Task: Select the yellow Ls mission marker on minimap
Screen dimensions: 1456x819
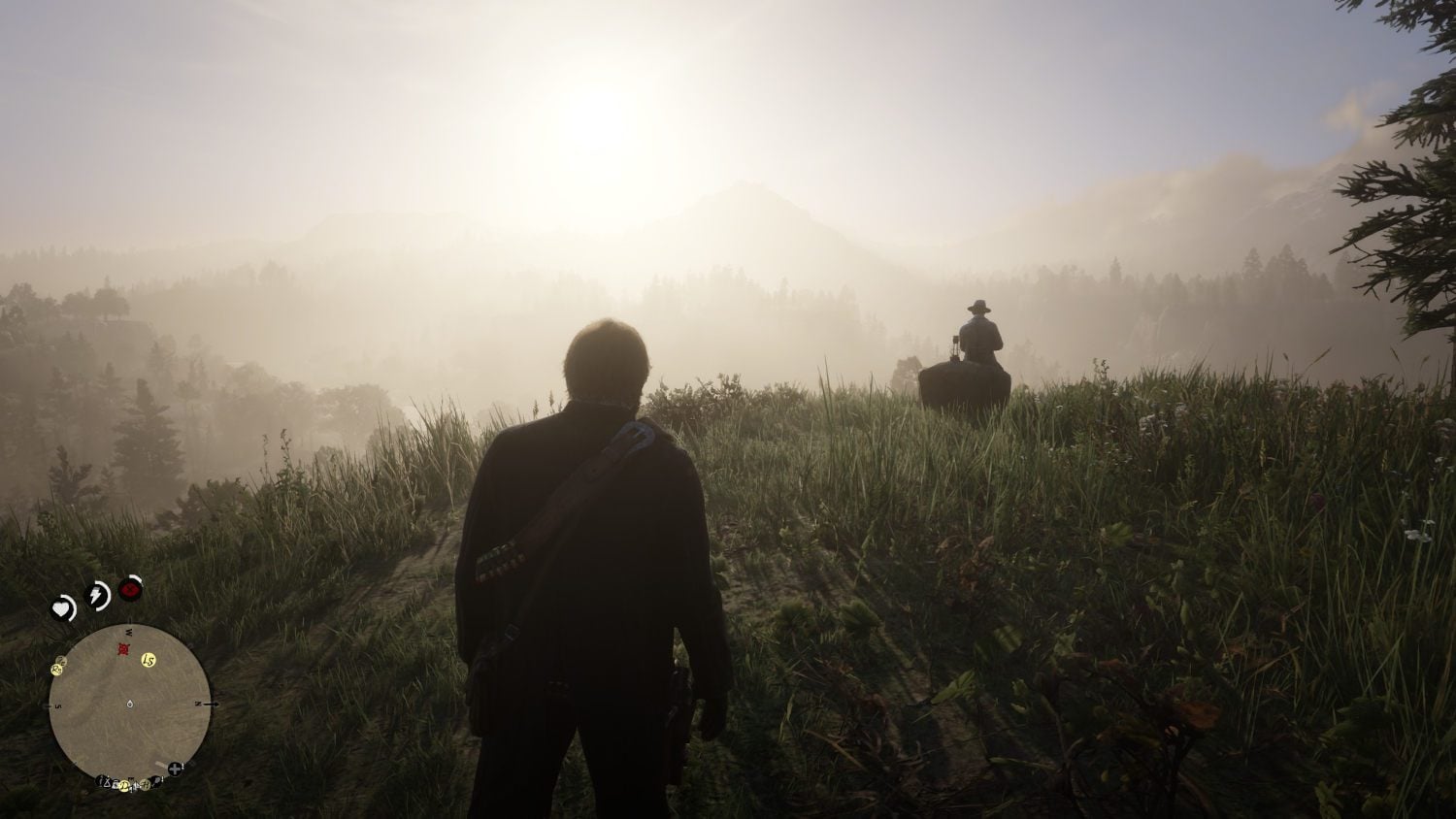Action: tap(148, 660)
